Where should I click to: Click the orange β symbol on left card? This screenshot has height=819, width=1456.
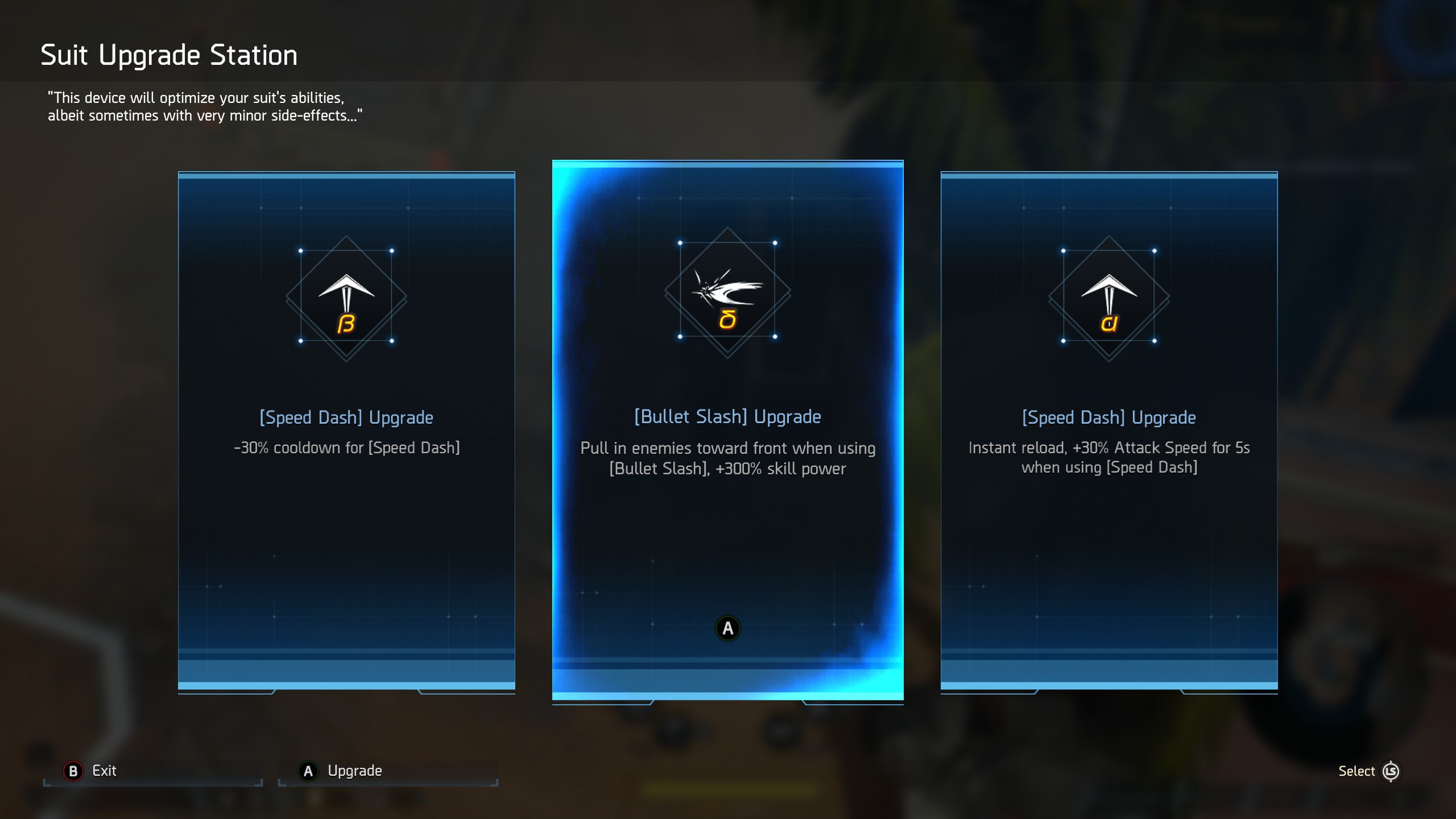(347, 323)
